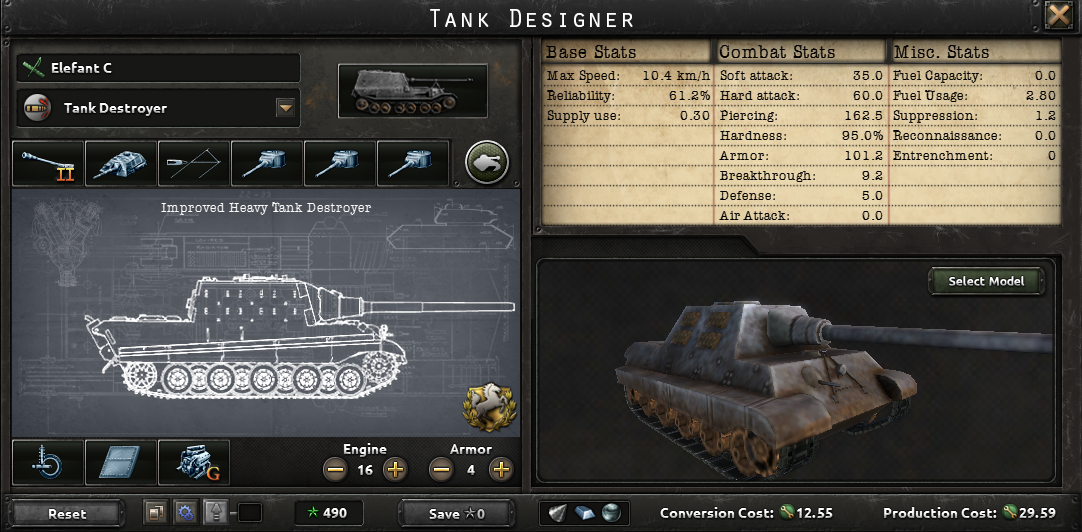Image resolution: width=1082 pixels, height=532 pixels.
Task: Open the Select Model menu
Action: pos(986,281)
